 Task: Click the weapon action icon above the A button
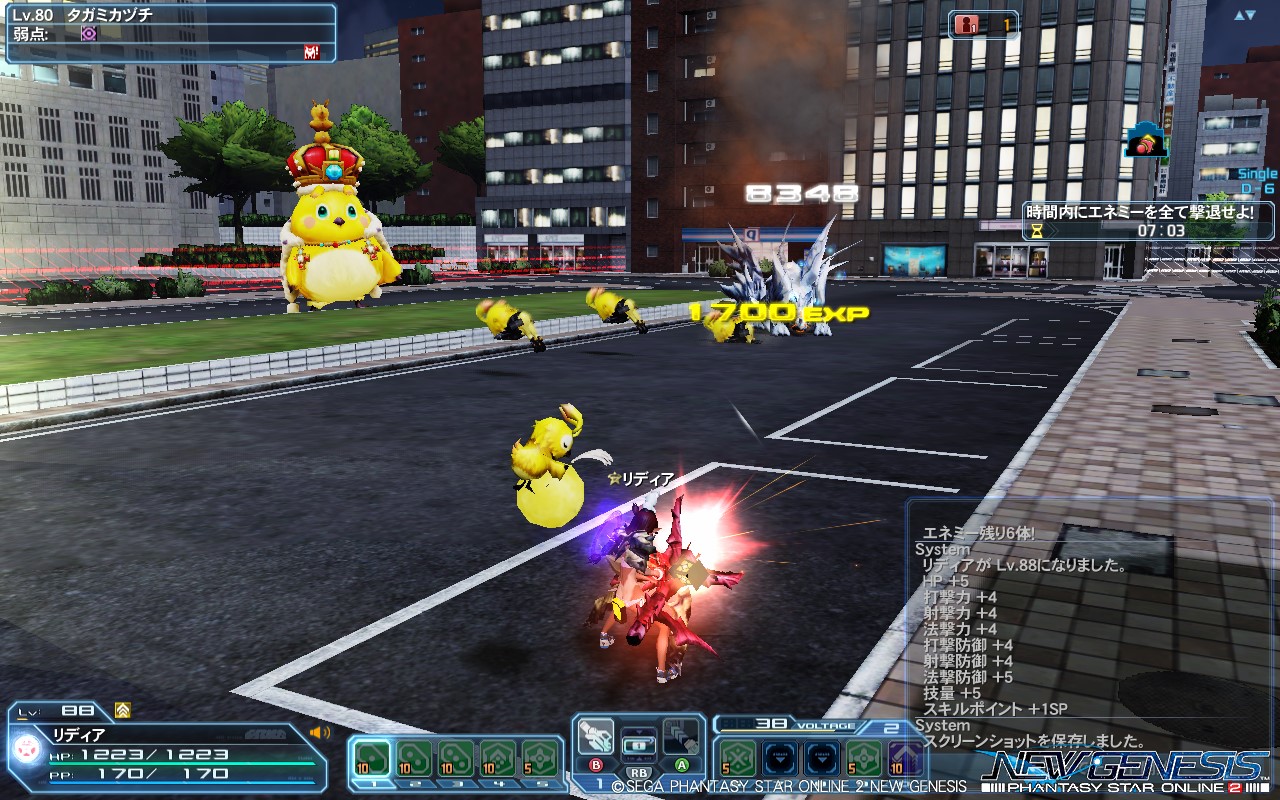(x=681, y=738)
